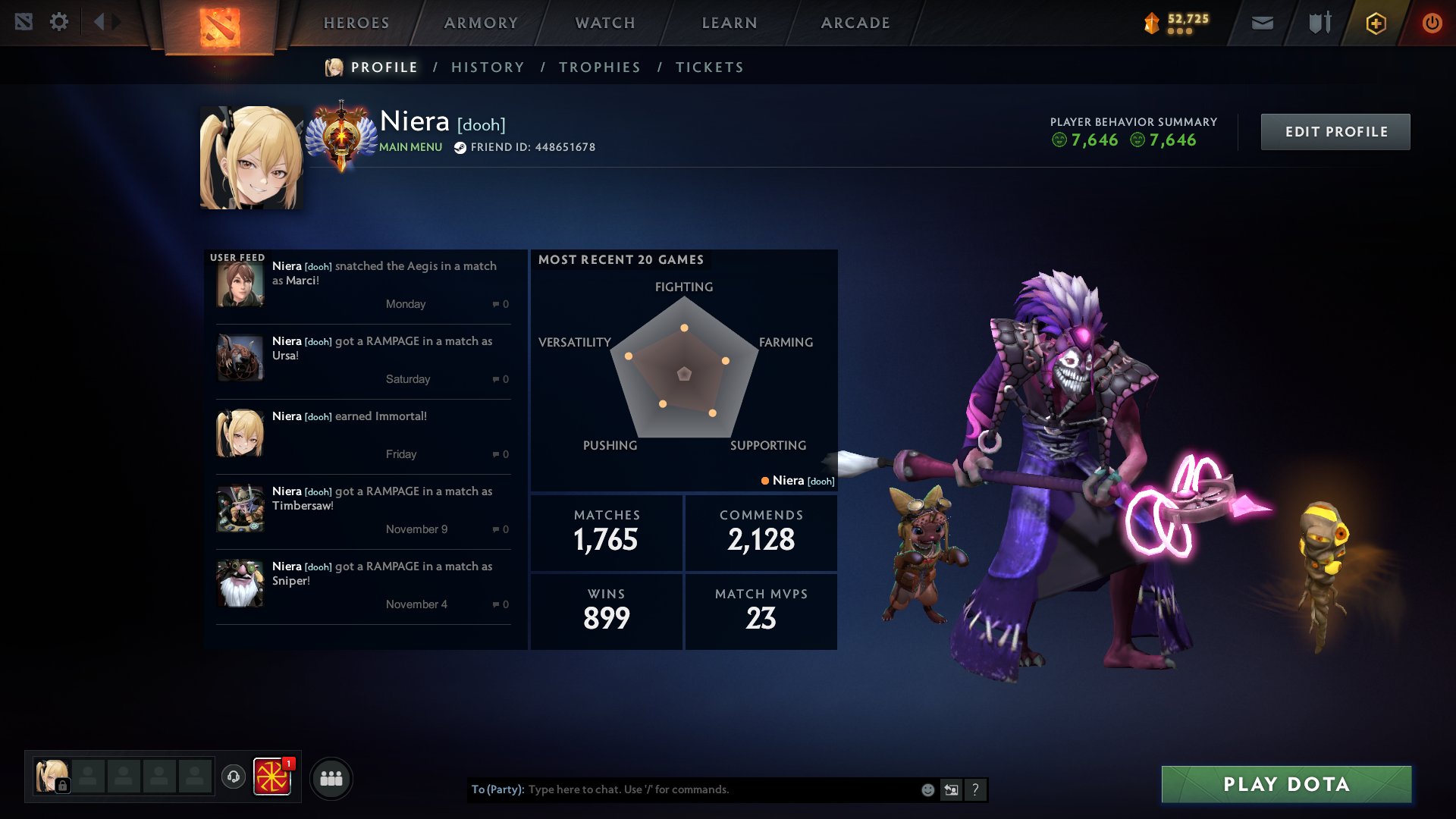This screenshot has height=819, width=1456.
Task: Open the mail notifications envelope icon
Action: click(x=1262, y=23)
